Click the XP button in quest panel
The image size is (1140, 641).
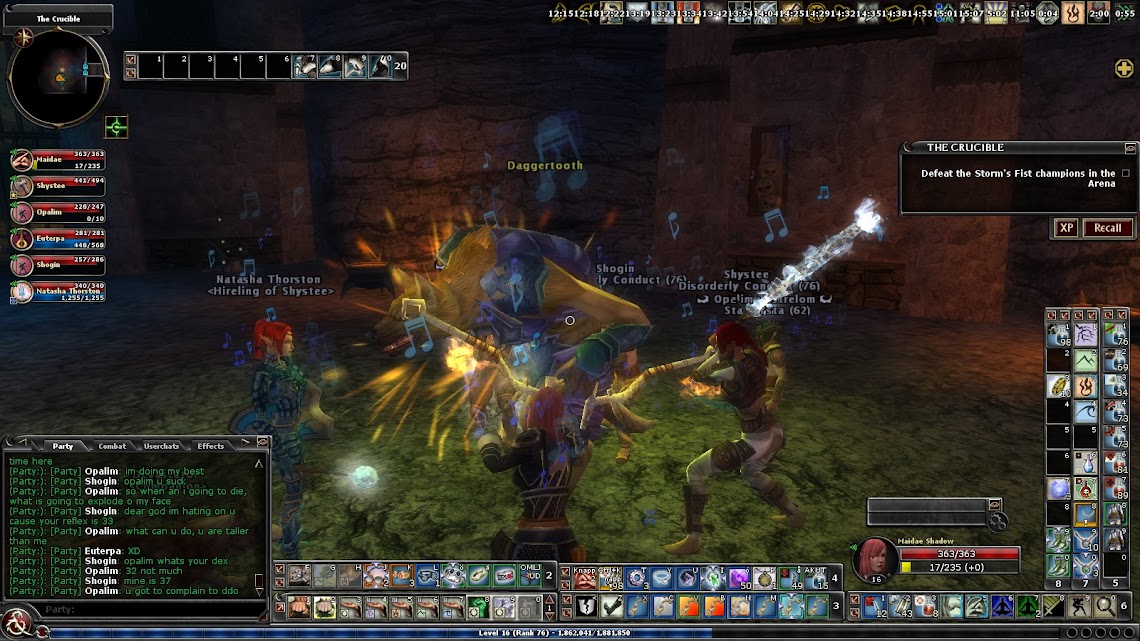point(1066,228)
